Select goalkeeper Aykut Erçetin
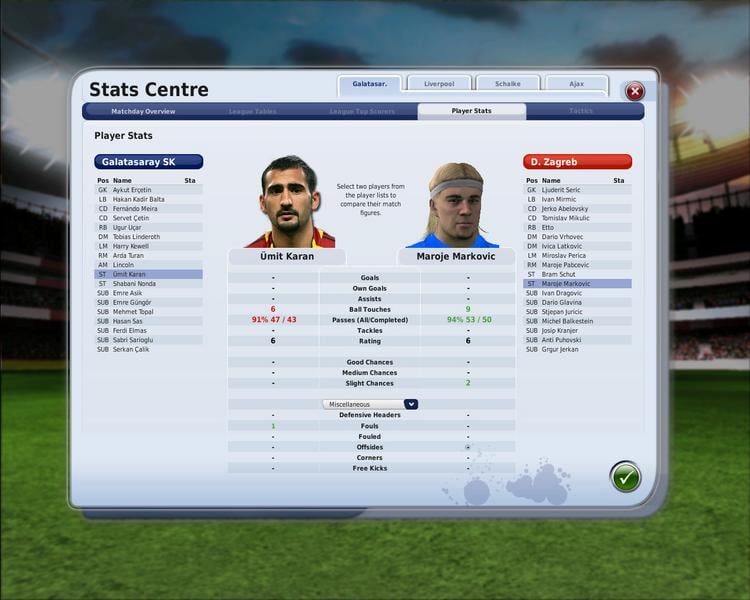Viewport: 750px width, 600px height. point(132,189)
